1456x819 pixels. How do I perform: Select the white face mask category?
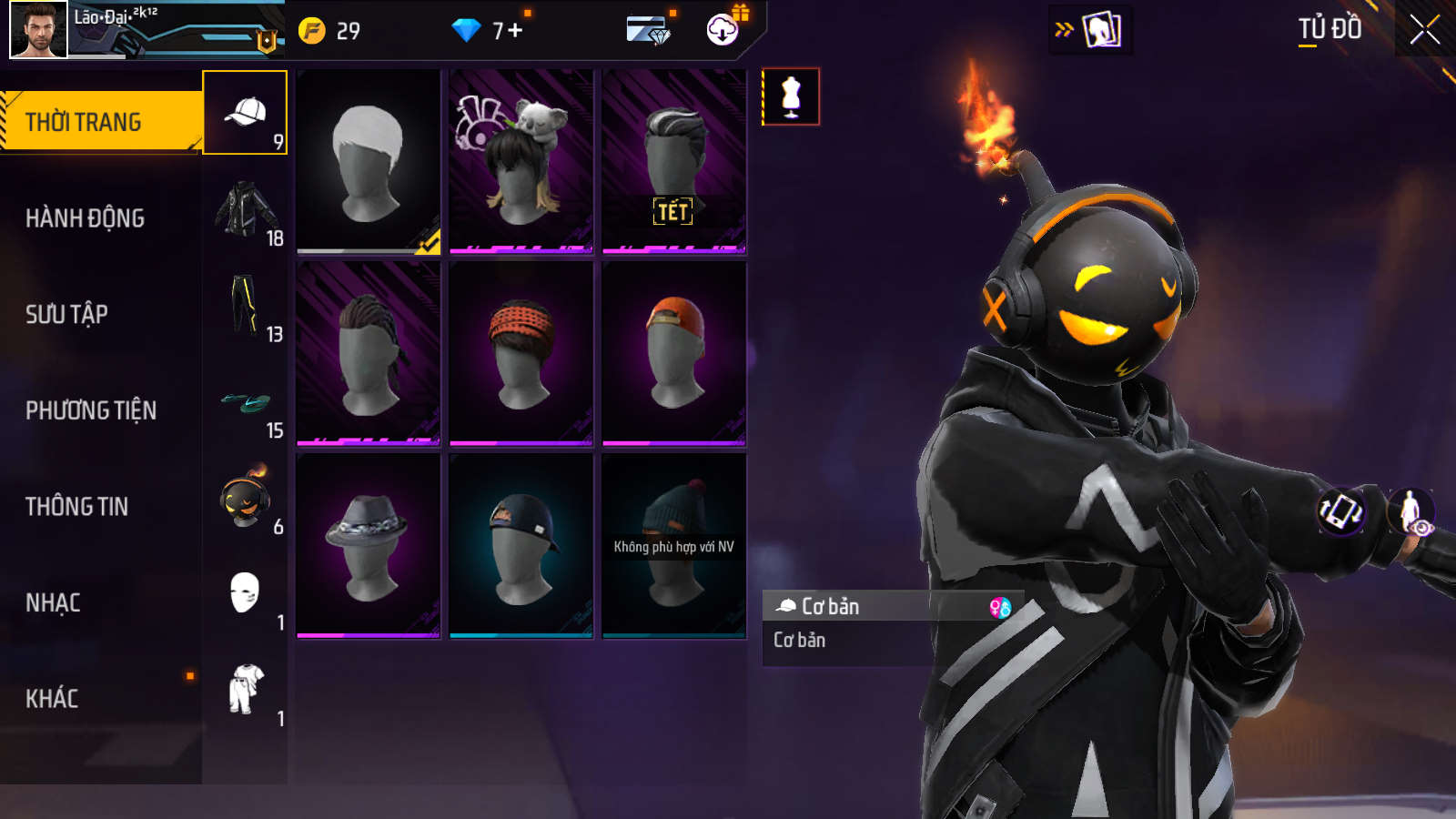point(245,594)
